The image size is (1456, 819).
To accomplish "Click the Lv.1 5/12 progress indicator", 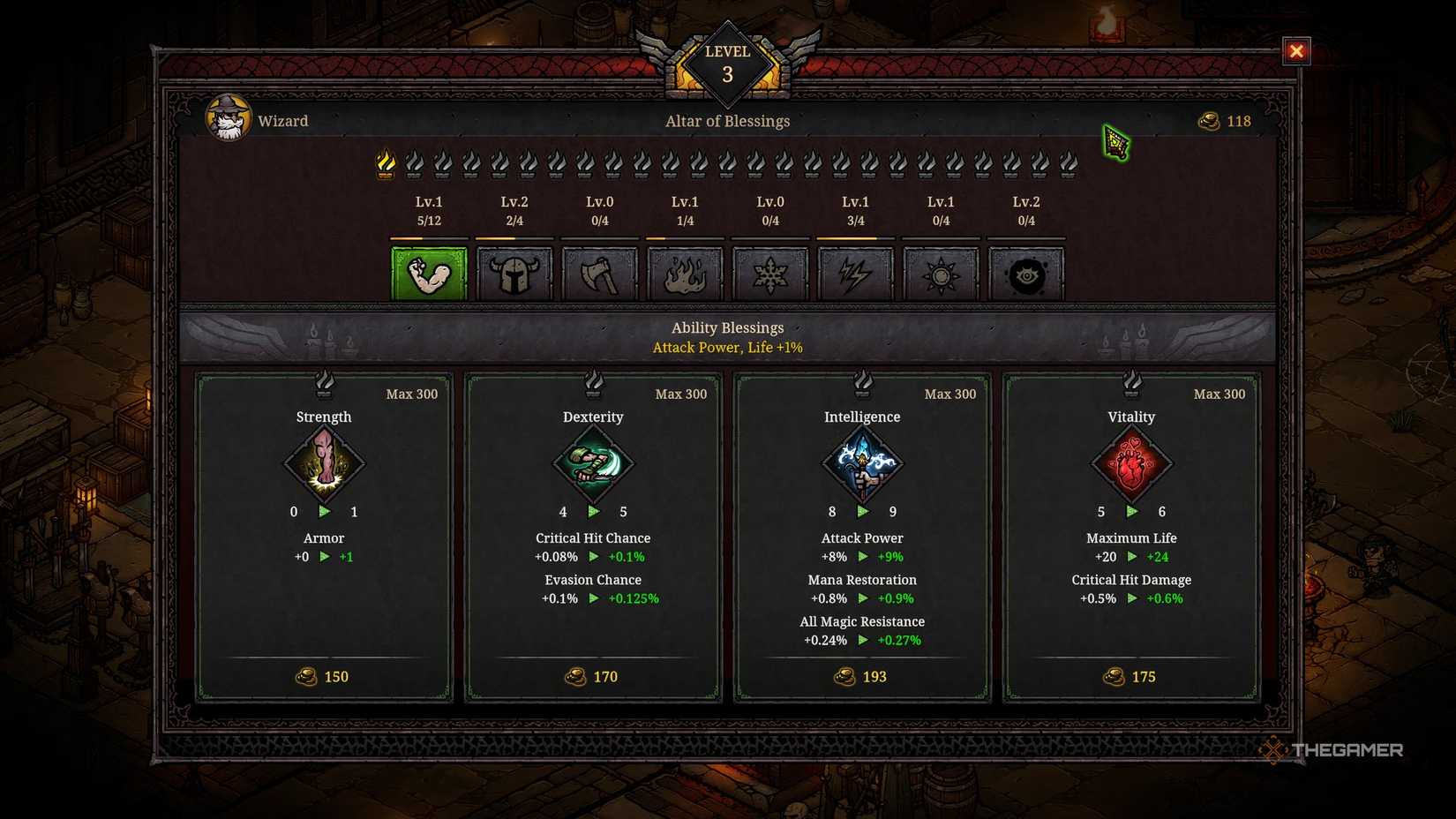I will (428, 211).
